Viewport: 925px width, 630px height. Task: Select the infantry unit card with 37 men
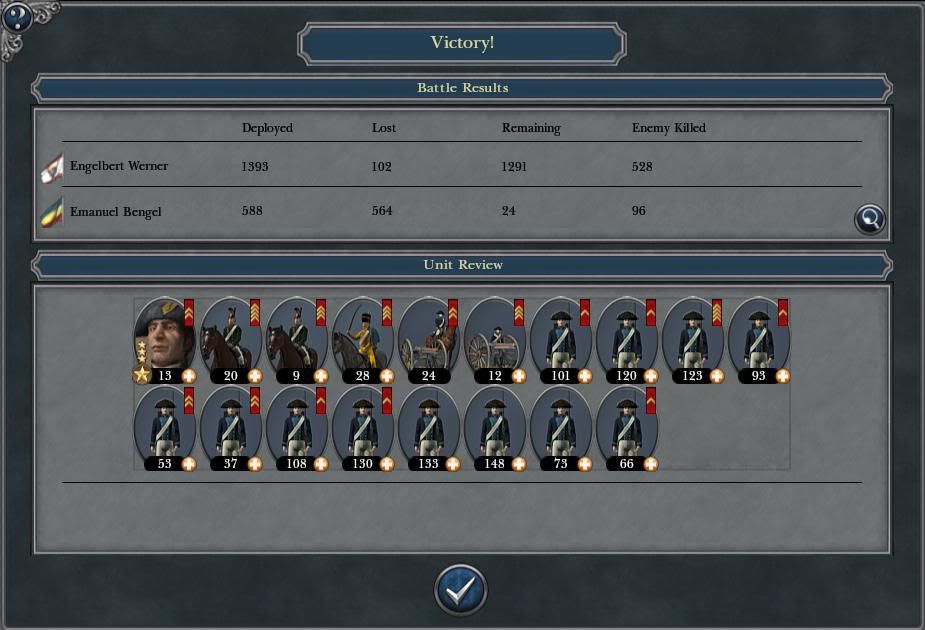pos(231,427)
